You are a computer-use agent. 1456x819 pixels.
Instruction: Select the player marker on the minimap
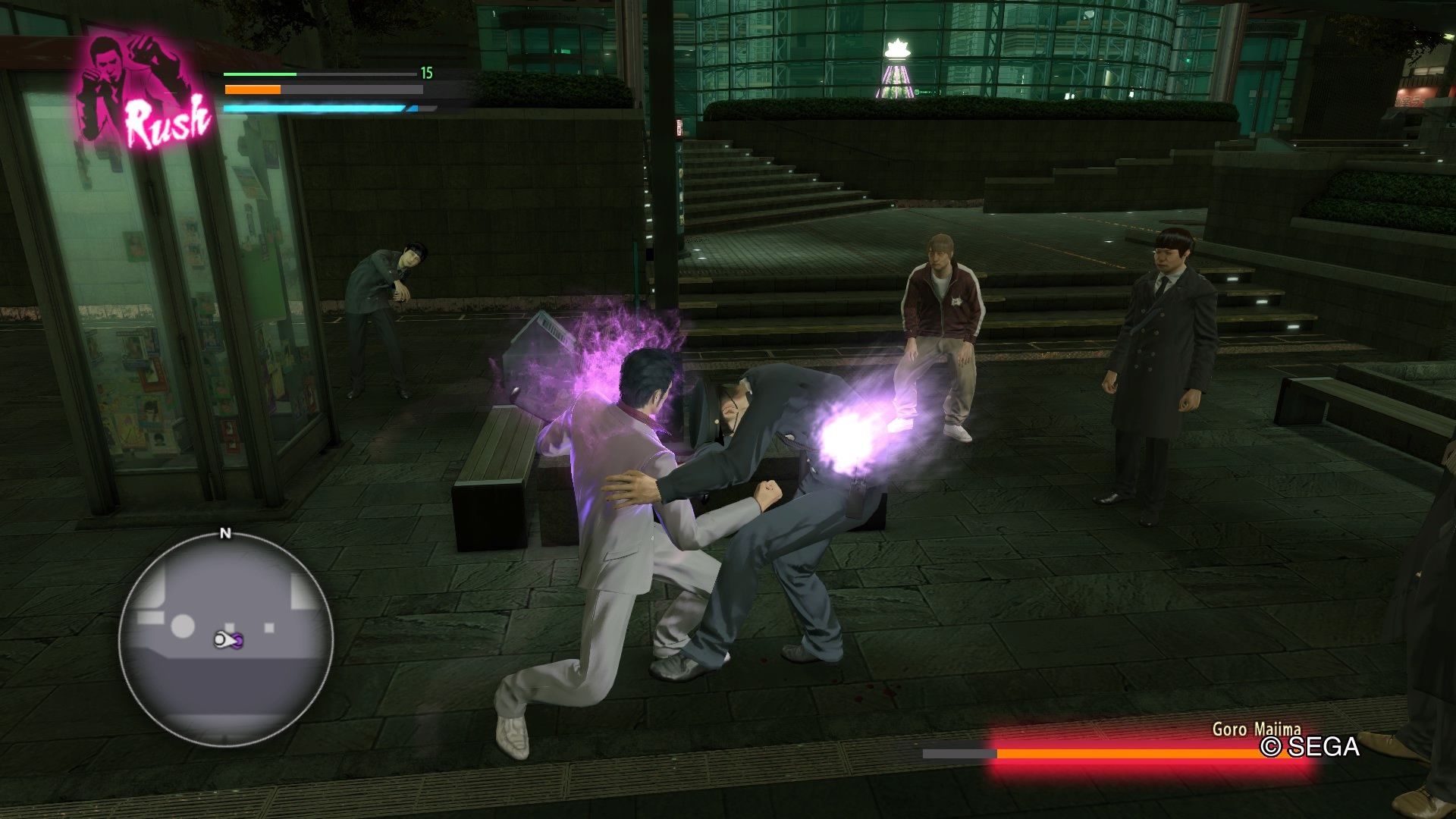click(x=227, y=641)
